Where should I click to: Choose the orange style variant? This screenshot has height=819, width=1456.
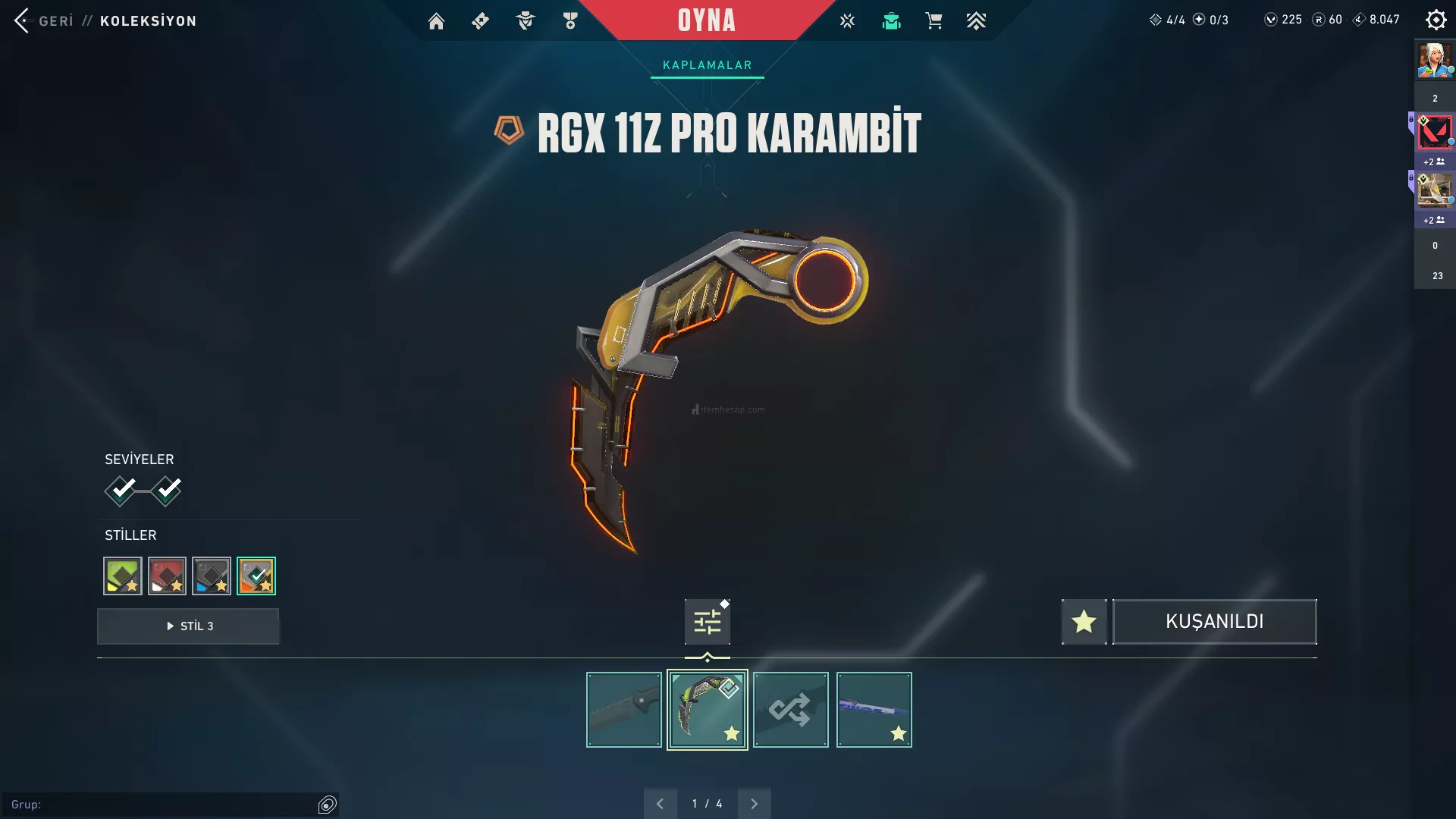(x=256, y=576)
